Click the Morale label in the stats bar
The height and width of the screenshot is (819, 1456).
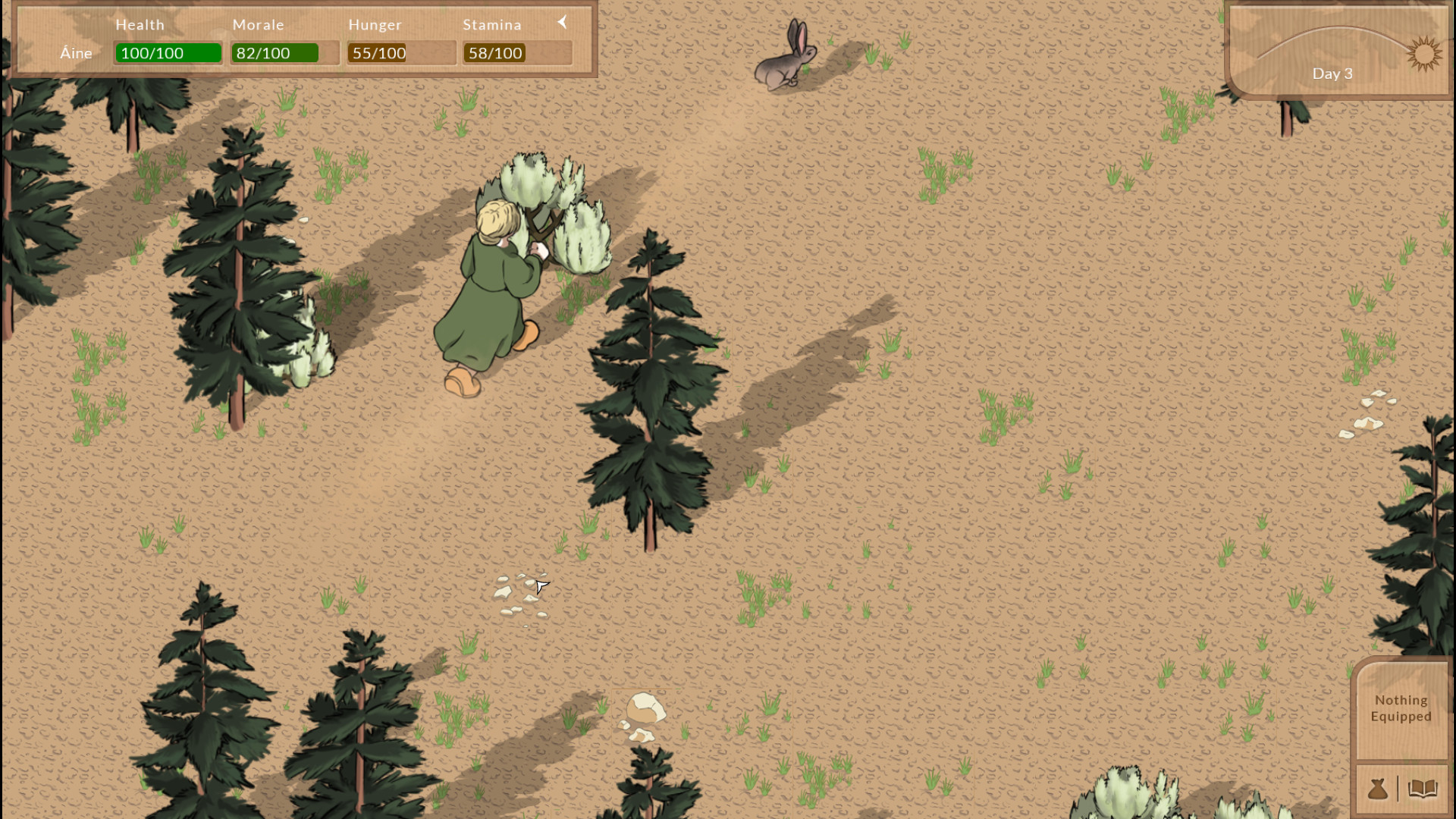pos(259,24)
